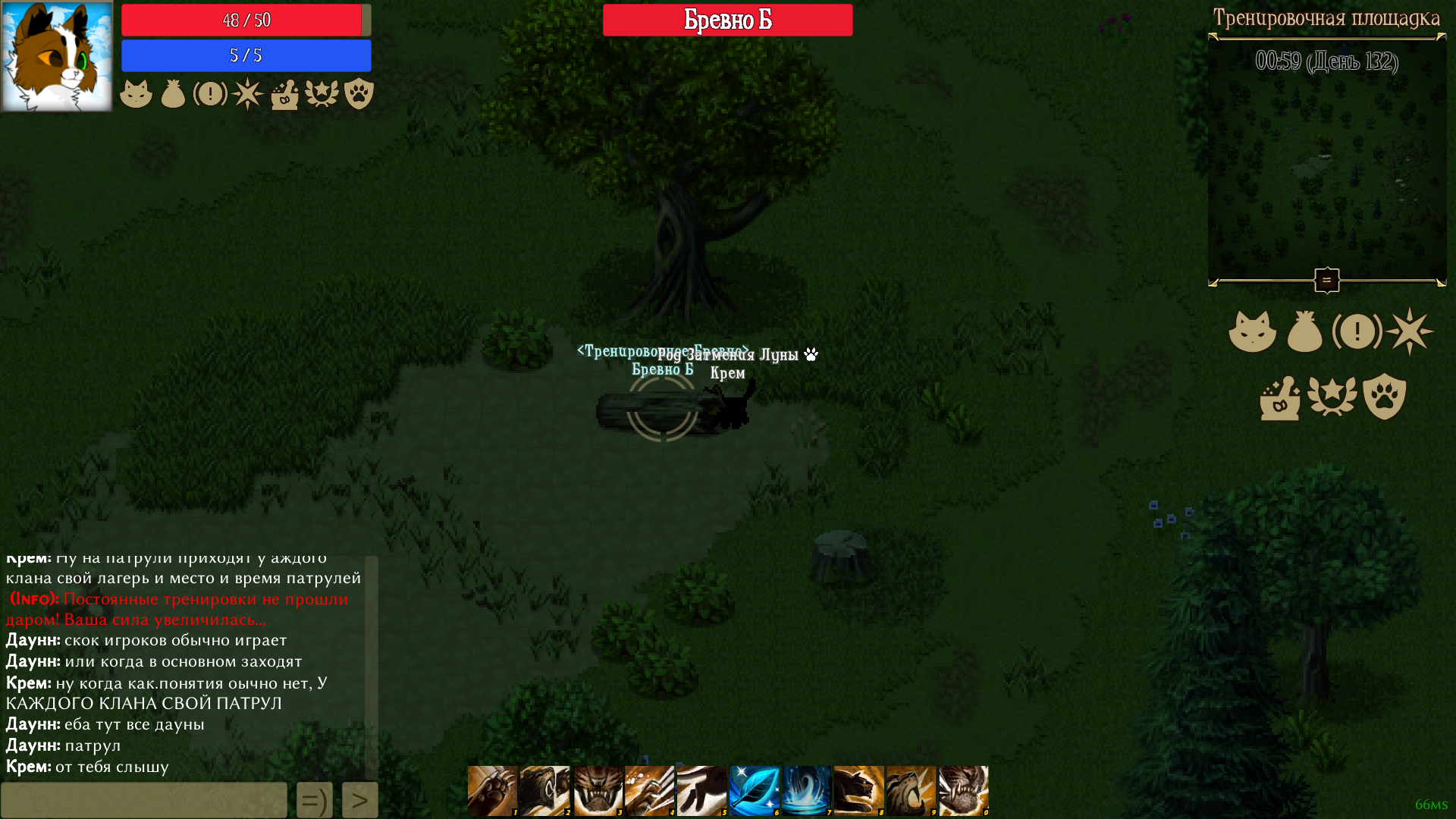Screen dimensions: 1456x819
Task: Open the large exclamation mark quest icon
Action: (1357, 331)
